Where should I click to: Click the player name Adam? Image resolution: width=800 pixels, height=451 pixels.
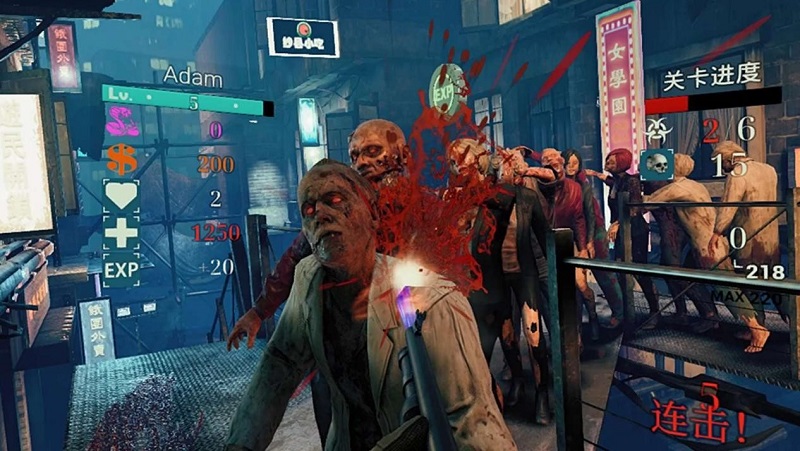pyautogui.click(x=192, y=76)
